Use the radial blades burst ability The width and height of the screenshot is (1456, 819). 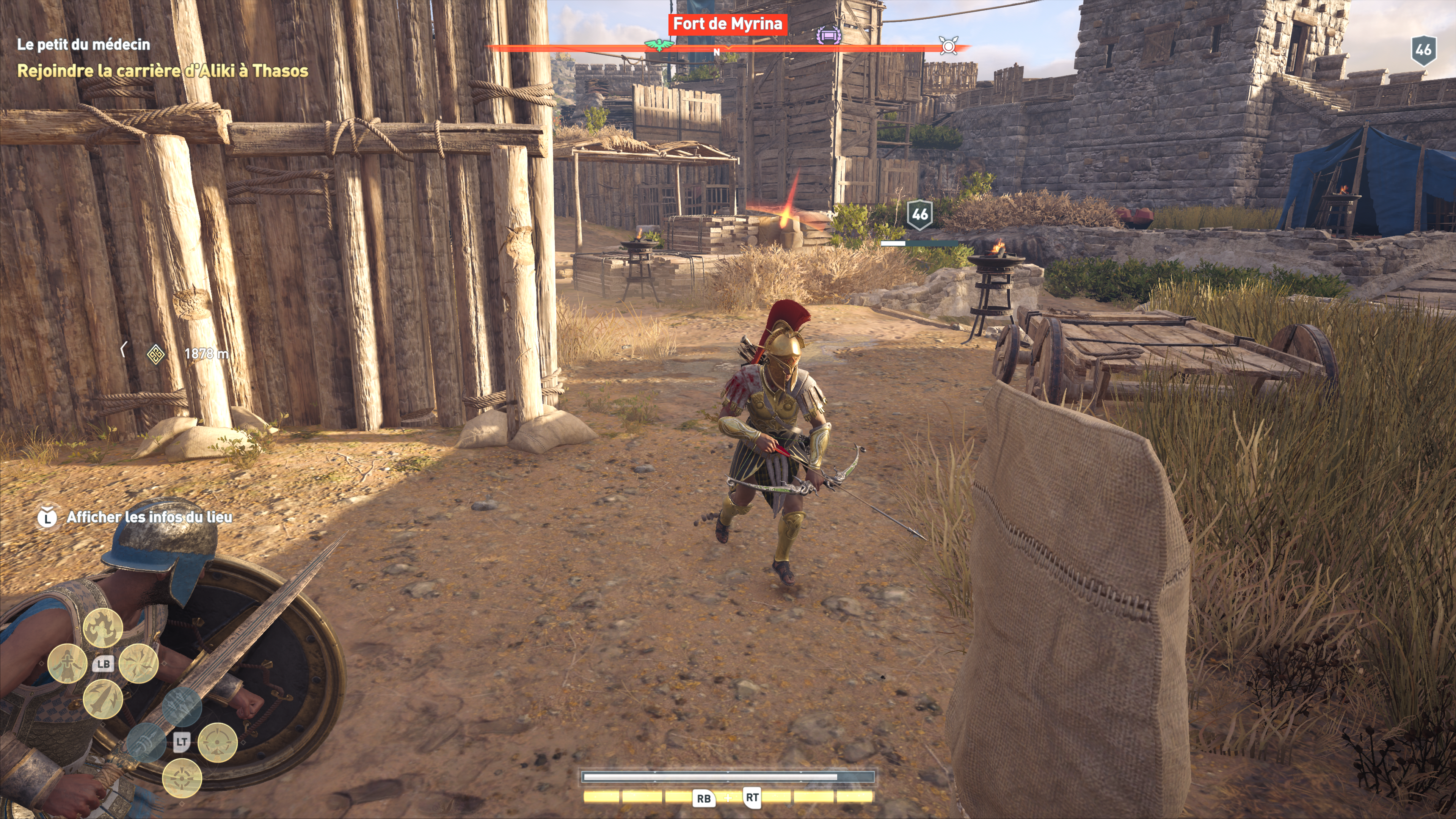tap(138, 663)
